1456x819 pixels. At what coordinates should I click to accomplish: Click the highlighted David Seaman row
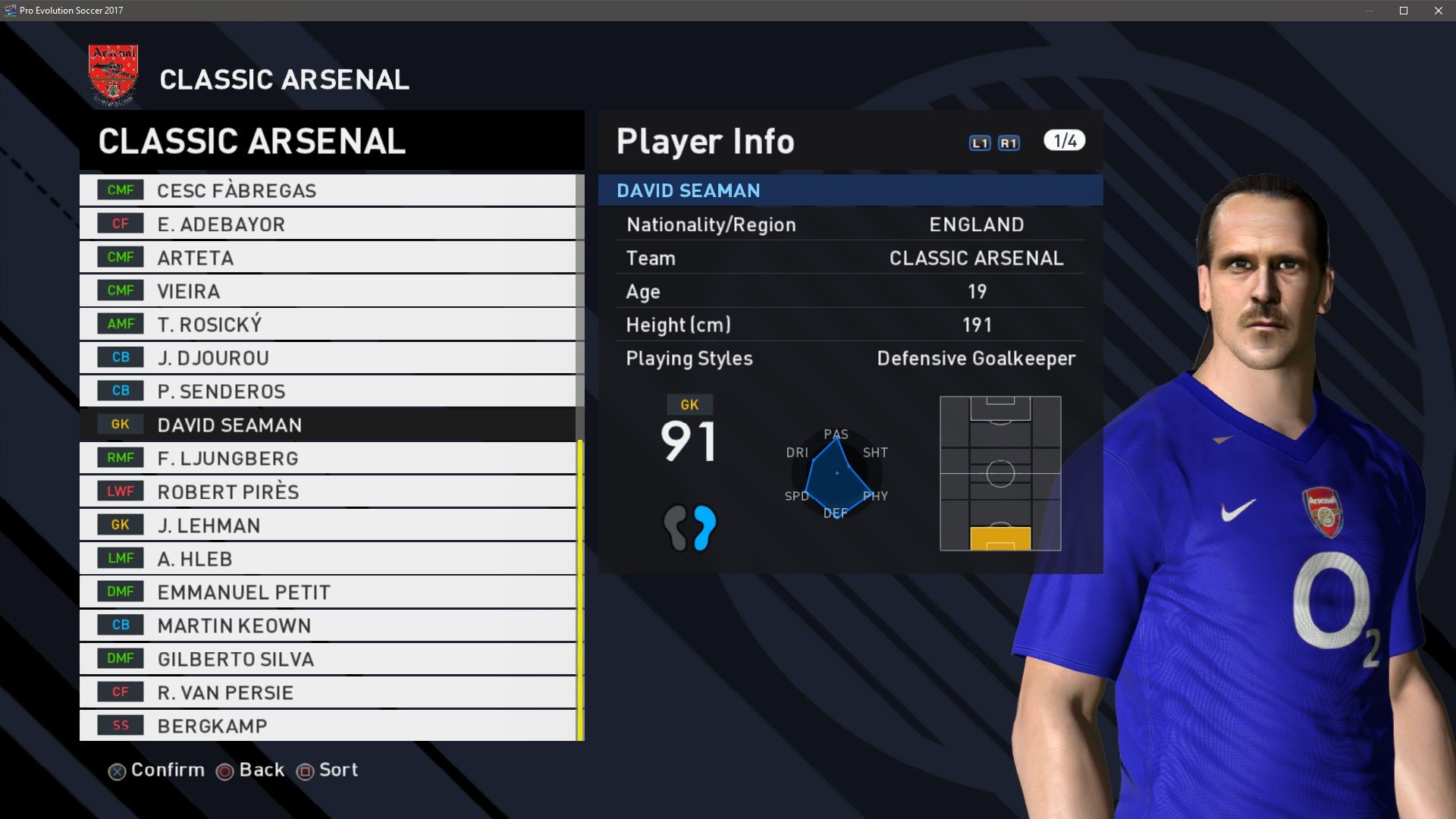click(328, 425)
